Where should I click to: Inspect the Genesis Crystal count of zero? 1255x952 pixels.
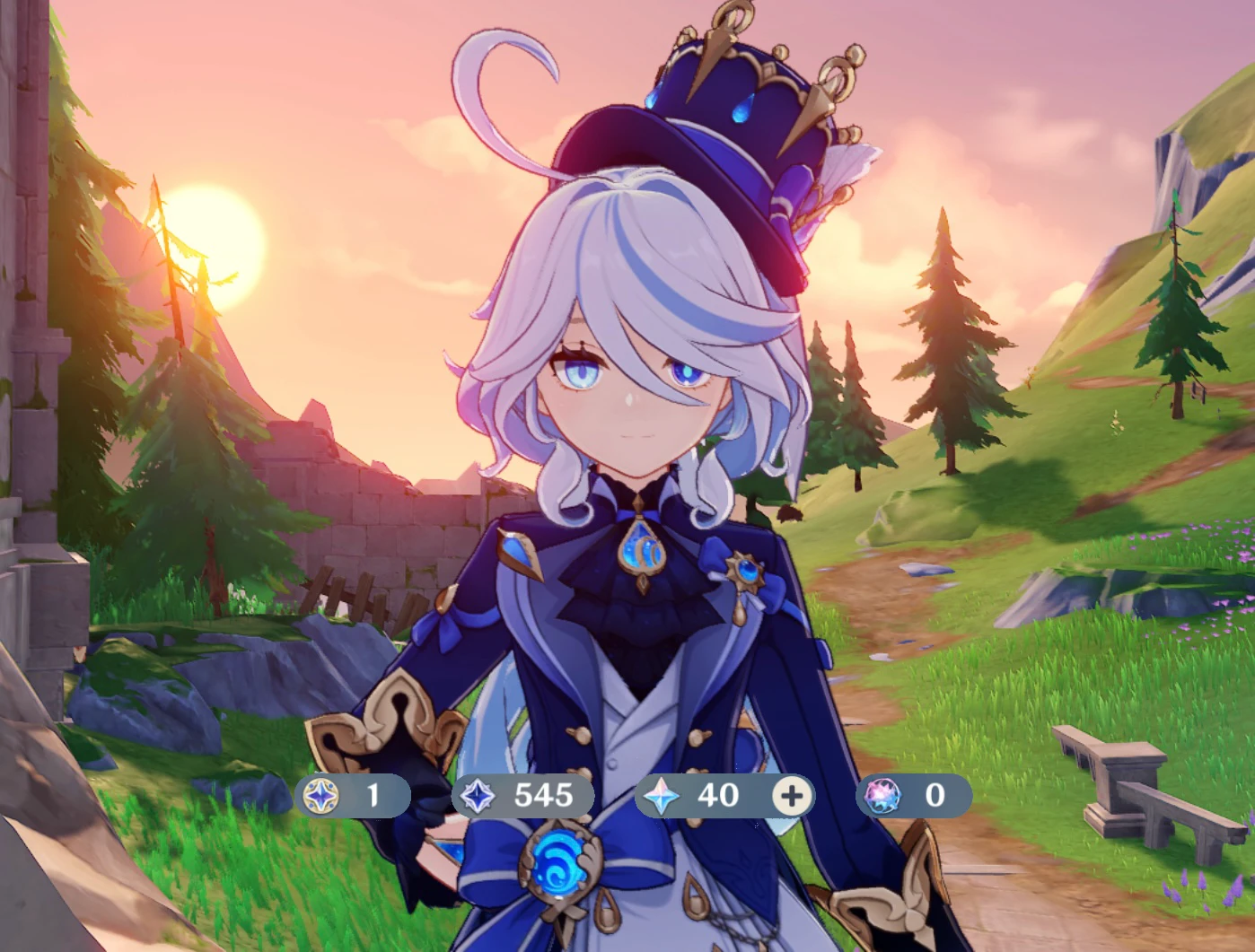pos(934,795)
